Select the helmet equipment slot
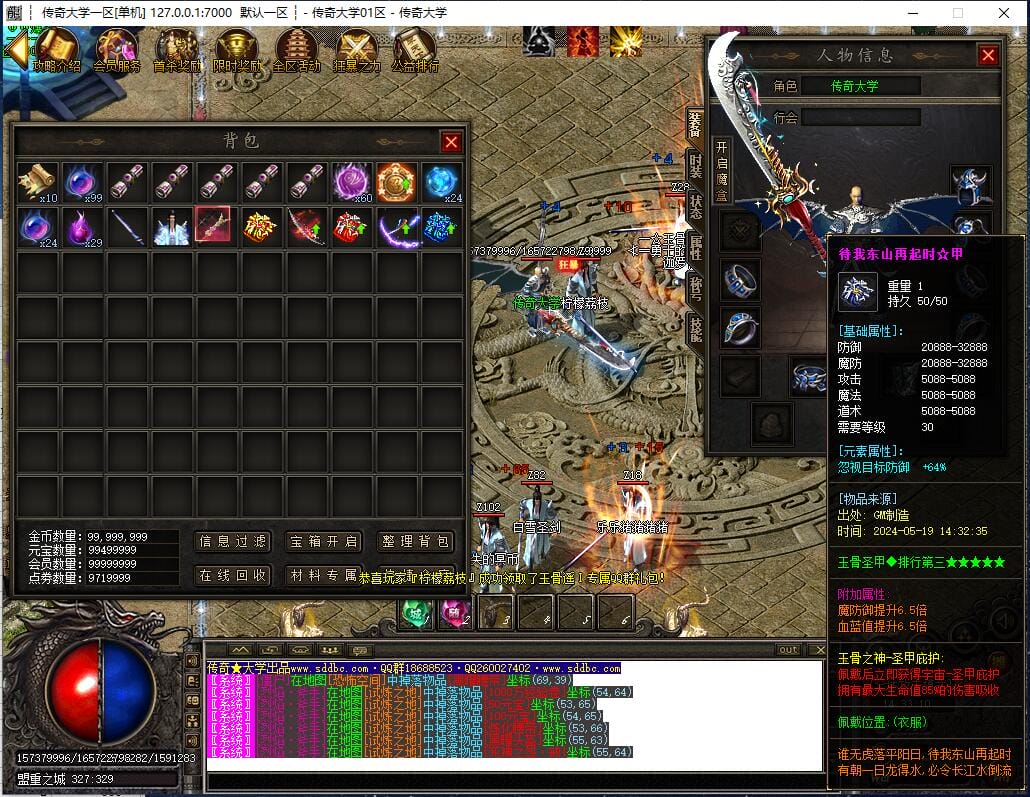Screen dimensions: 1030x797 tap(969, 186)
